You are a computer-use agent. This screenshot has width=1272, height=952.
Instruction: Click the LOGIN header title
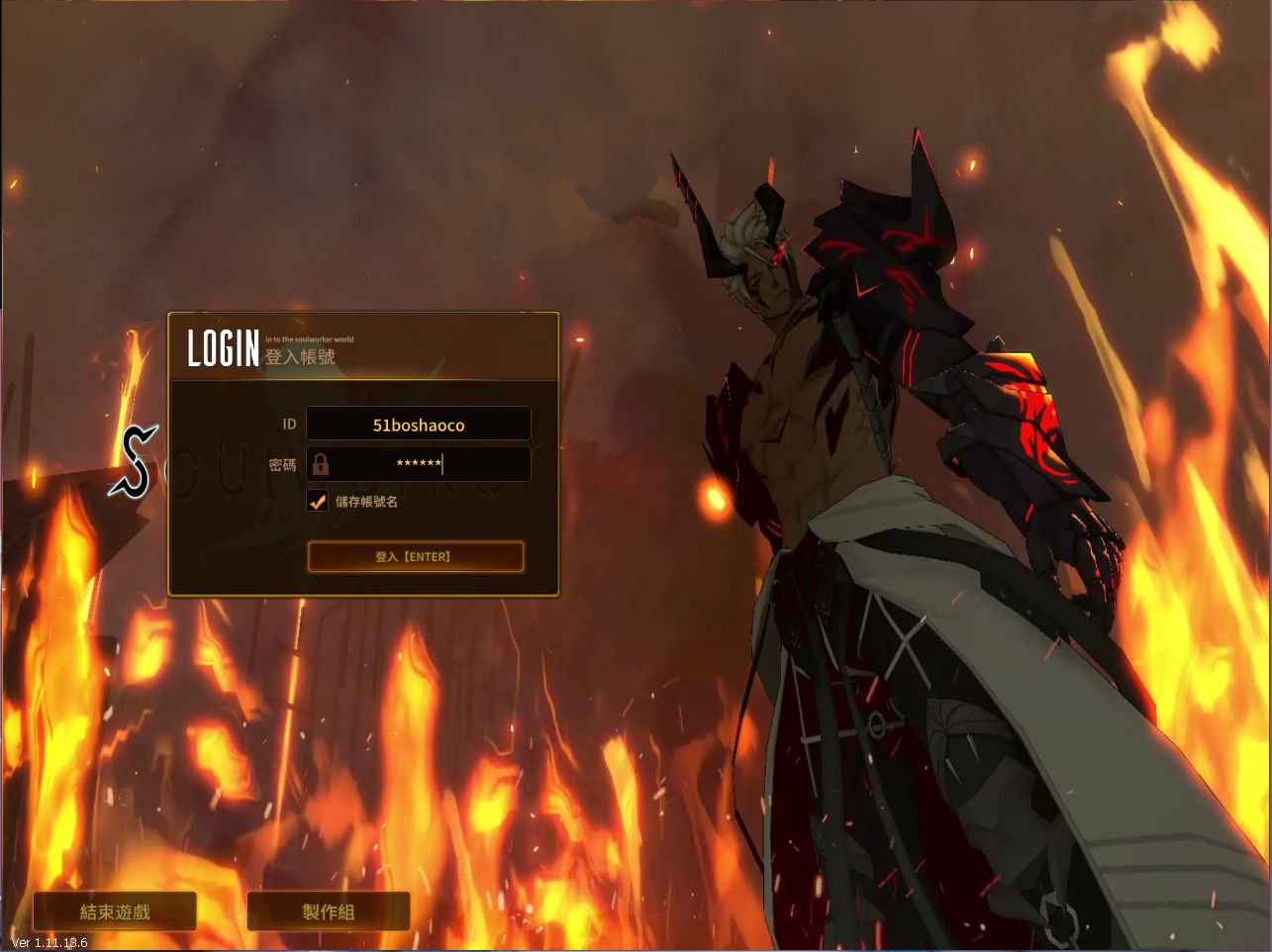(222, 348)
